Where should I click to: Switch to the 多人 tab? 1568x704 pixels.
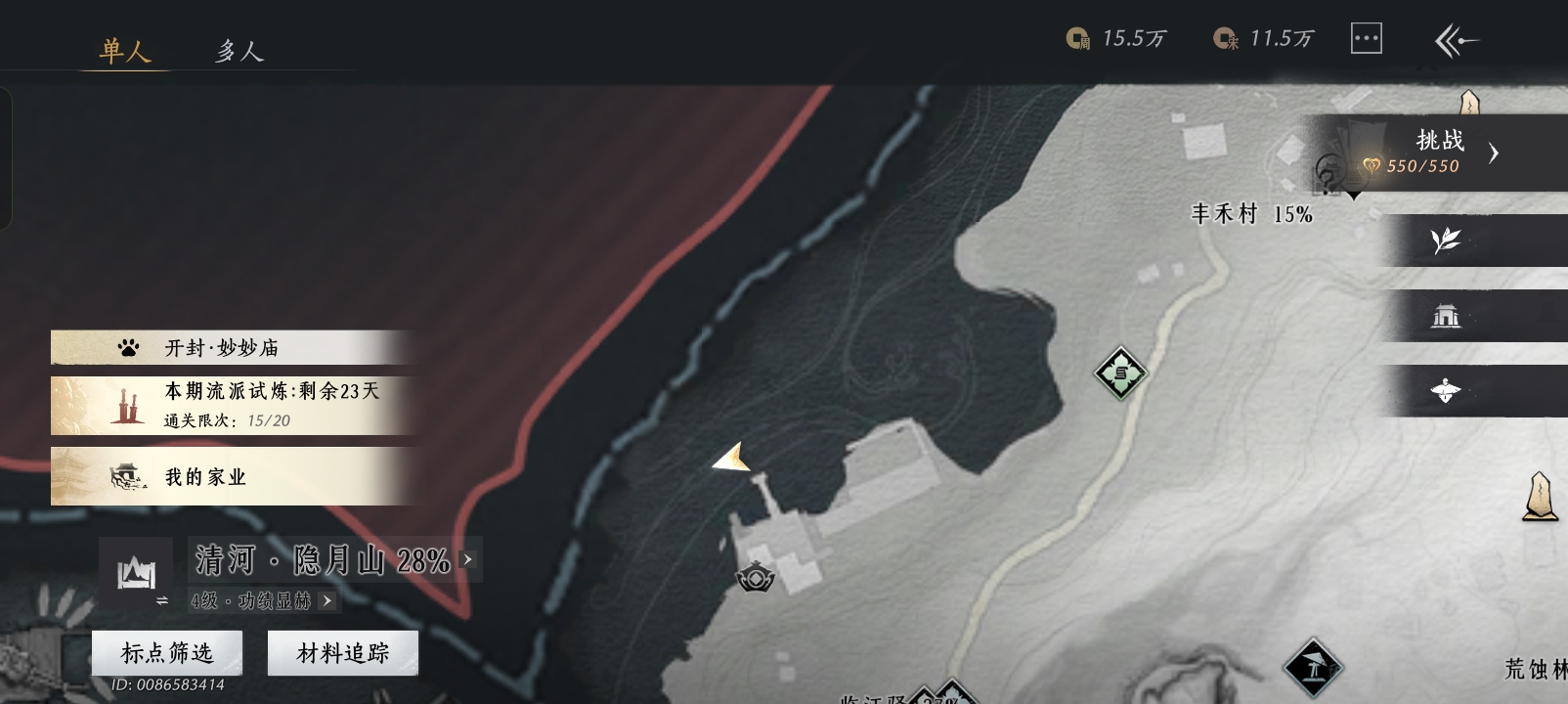238,51
